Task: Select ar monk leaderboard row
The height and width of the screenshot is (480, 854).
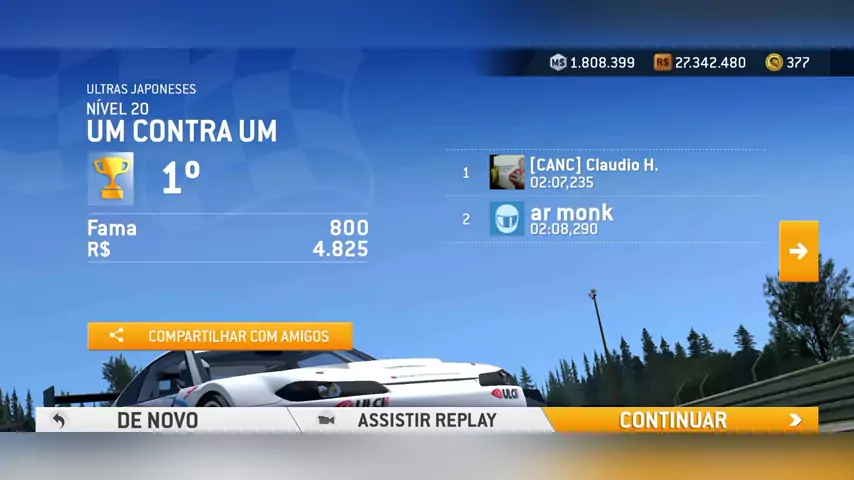Action: (604, 219)
